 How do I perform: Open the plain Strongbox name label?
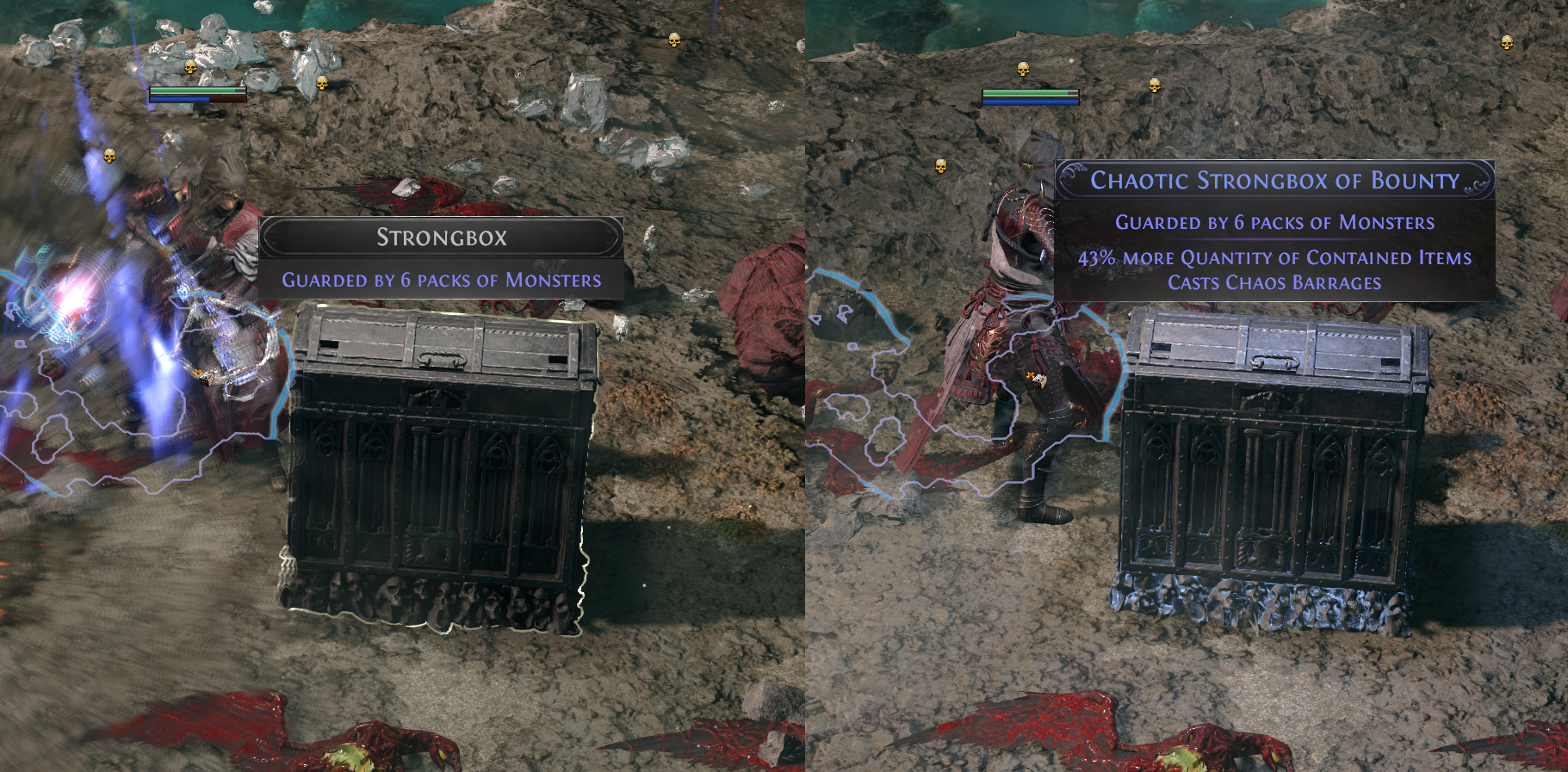441,238
